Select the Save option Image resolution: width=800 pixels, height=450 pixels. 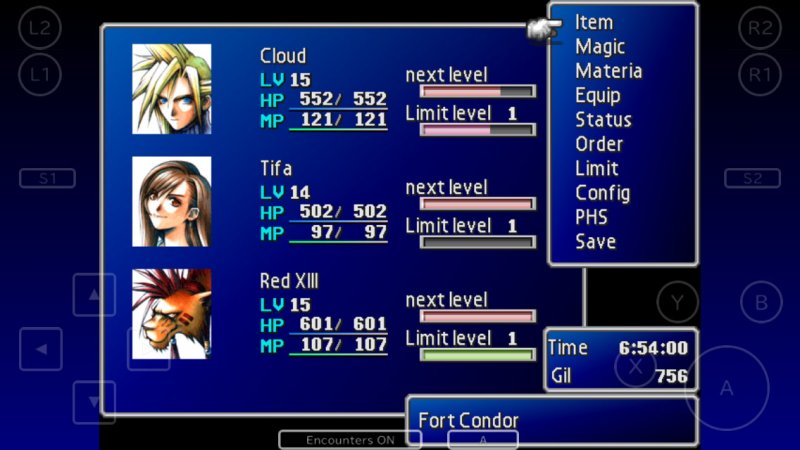pos(595,241)
